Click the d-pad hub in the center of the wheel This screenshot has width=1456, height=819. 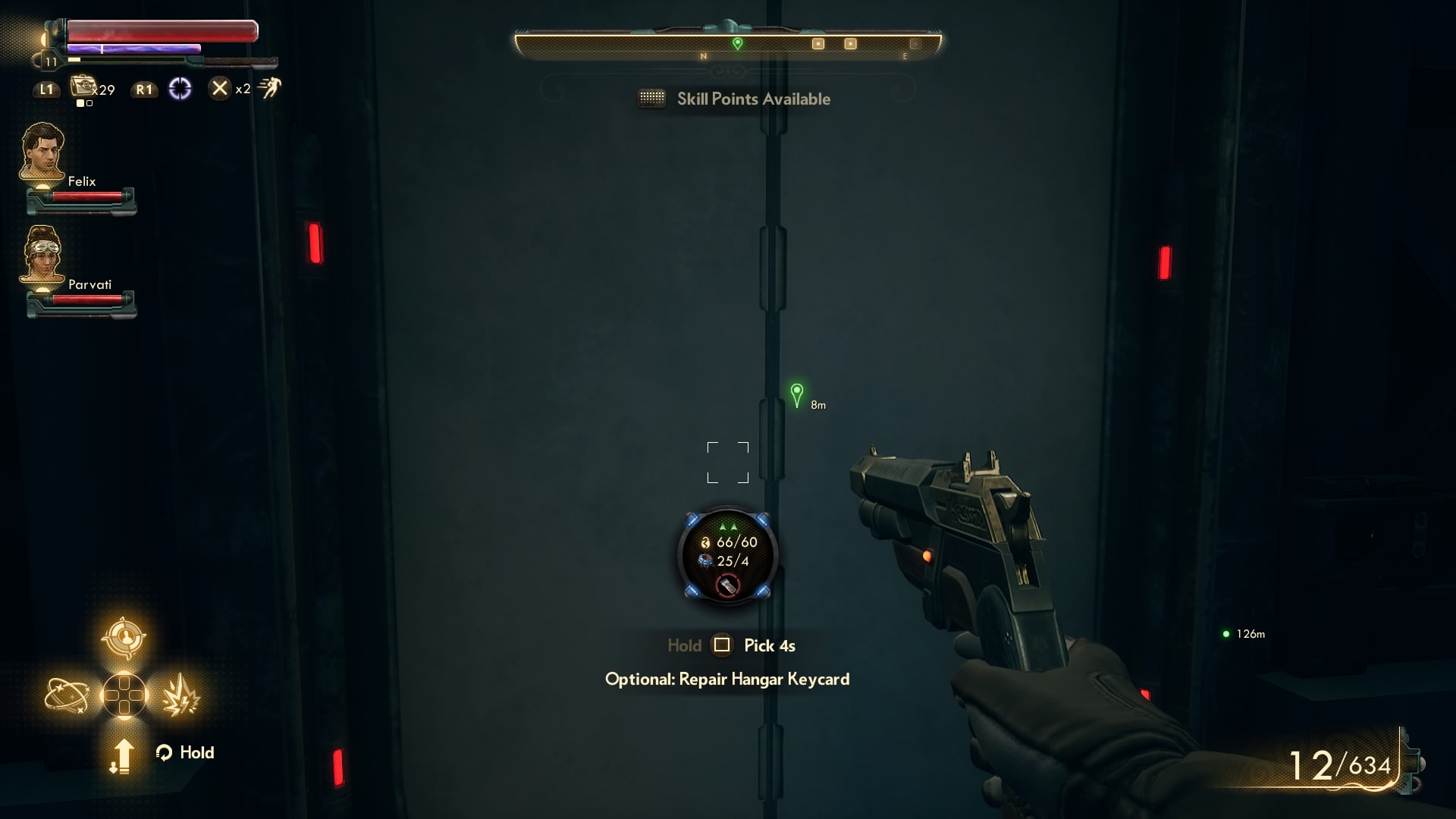125,695
